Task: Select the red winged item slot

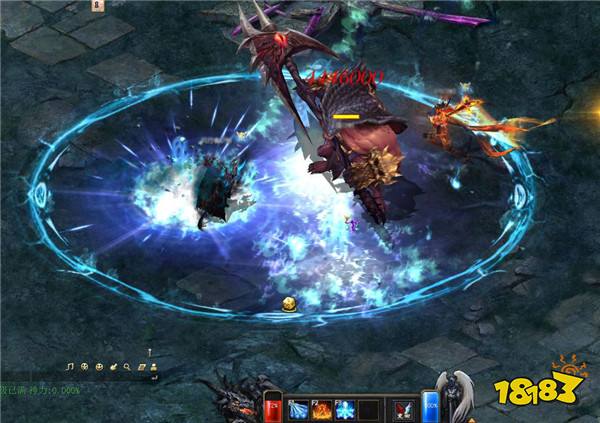Action: (x=404, y=410)
